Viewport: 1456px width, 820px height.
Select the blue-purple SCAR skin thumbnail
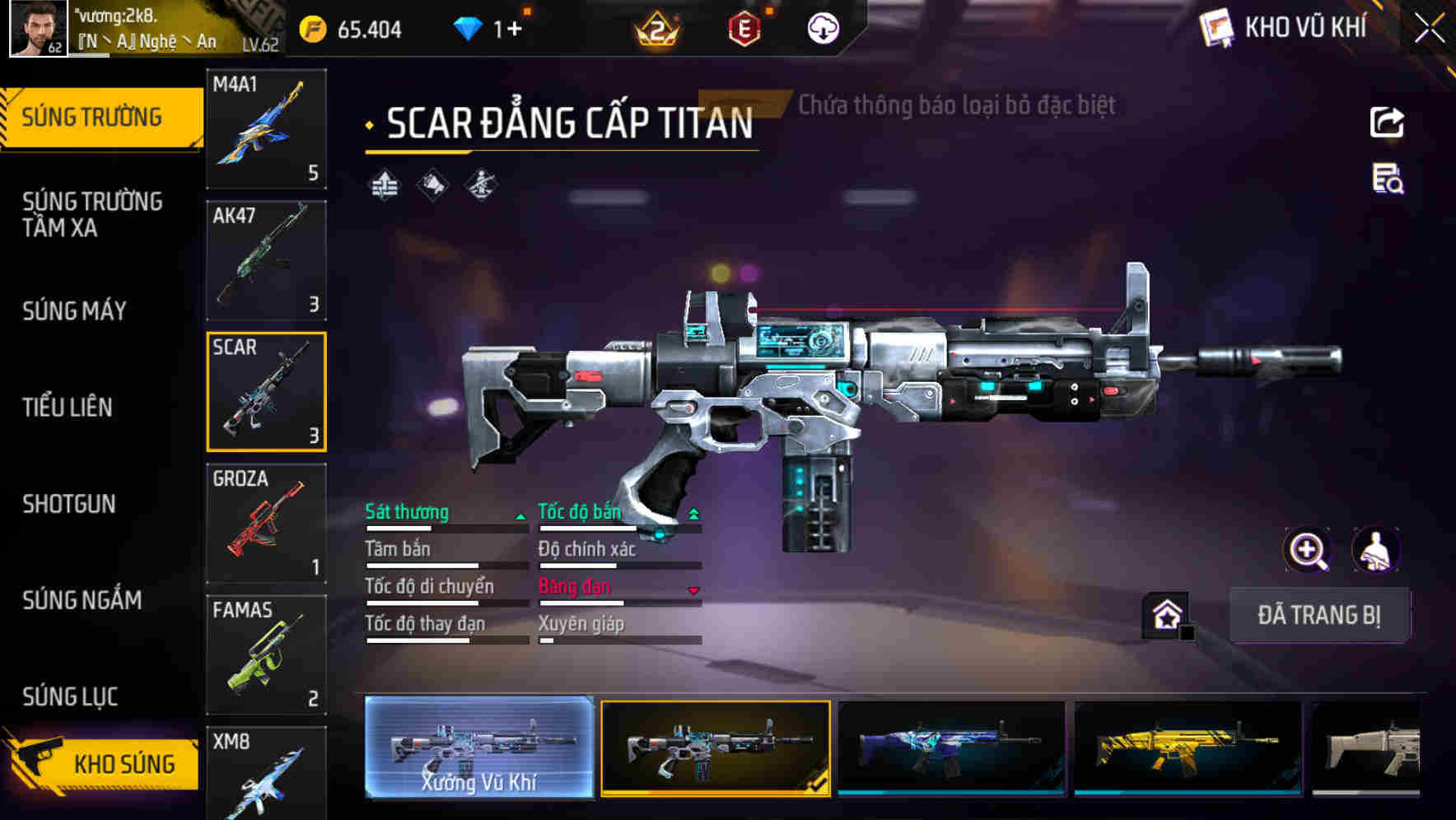(x=951, y=748)
